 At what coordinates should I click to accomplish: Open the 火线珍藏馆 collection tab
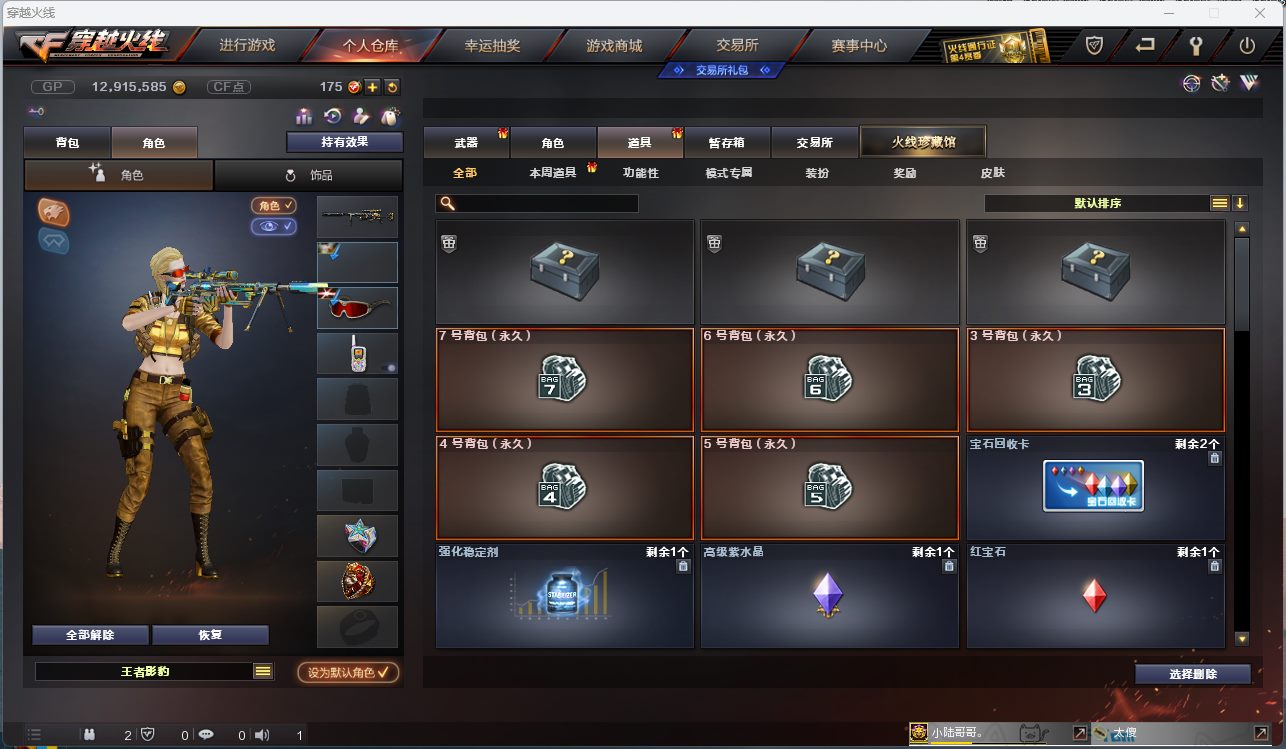tap(923, 142)
